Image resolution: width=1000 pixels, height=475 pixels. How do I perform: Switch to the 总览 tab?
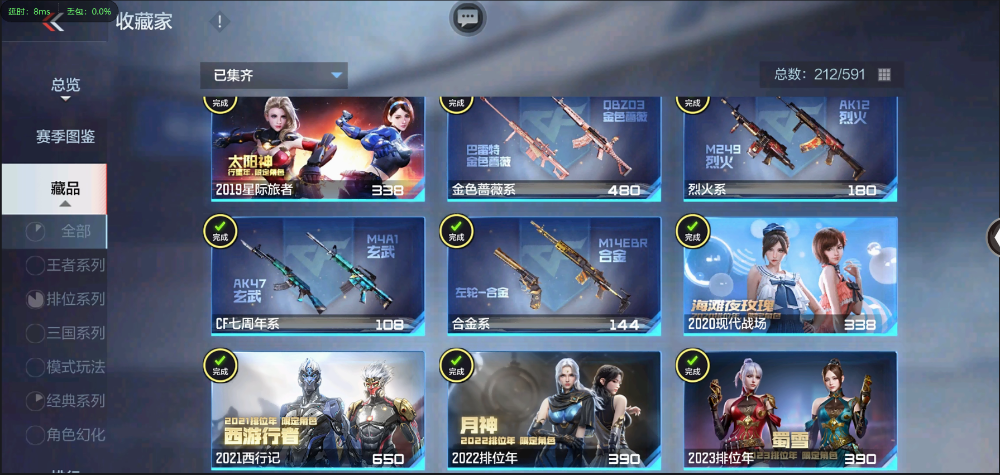pos(65,86)
